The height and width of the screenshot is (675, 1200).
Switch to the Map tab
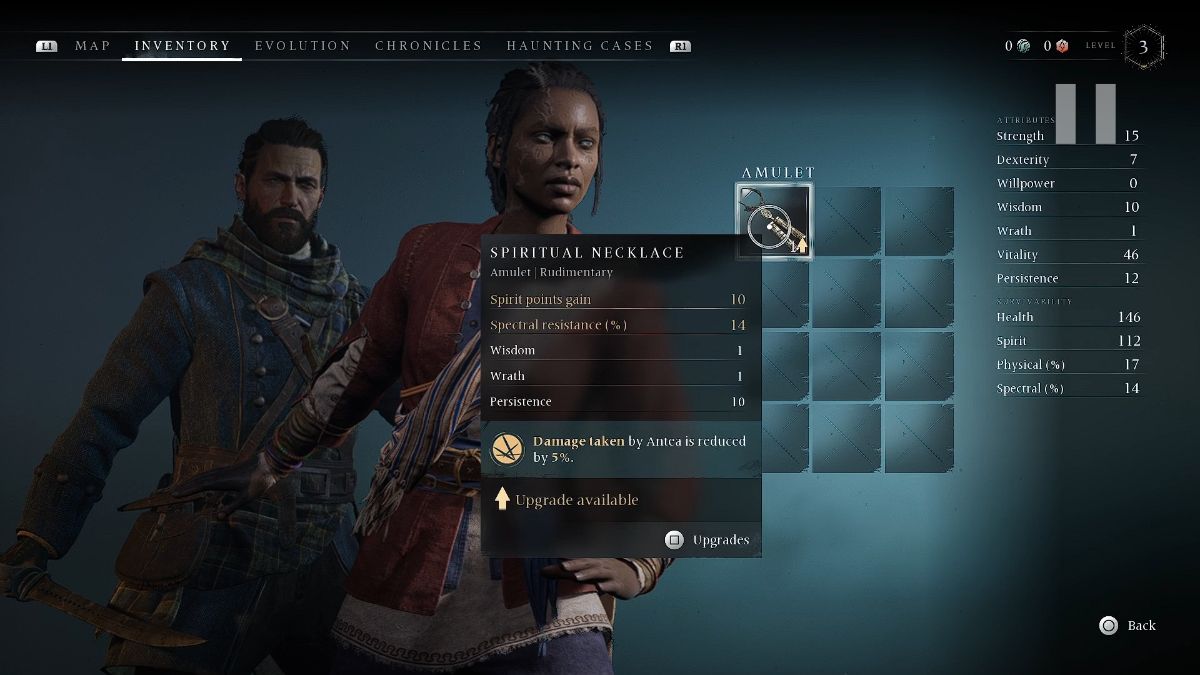(93, 46)
